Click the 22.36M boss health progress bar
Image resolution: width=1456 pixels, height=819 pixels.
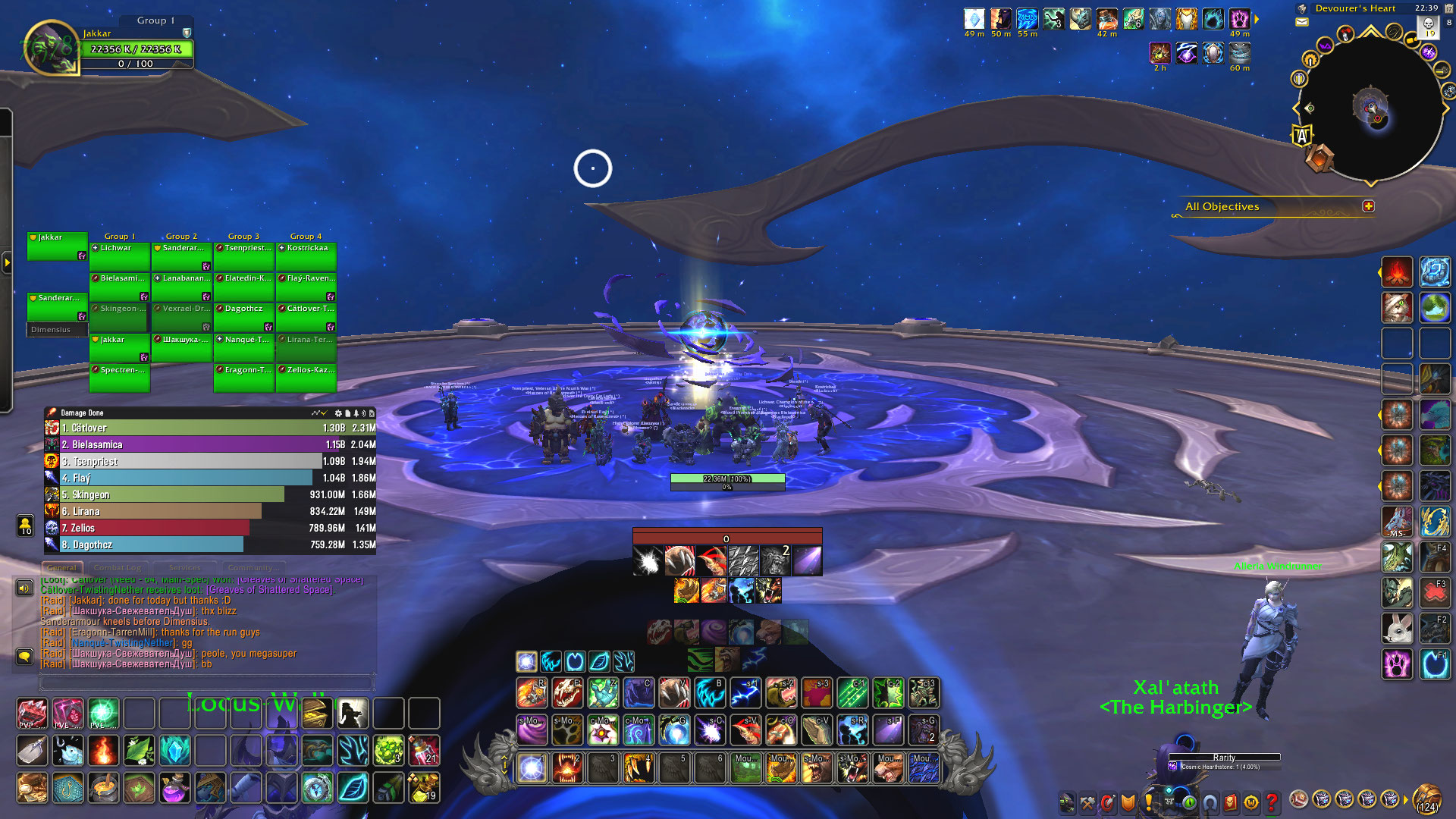point(728,478)
